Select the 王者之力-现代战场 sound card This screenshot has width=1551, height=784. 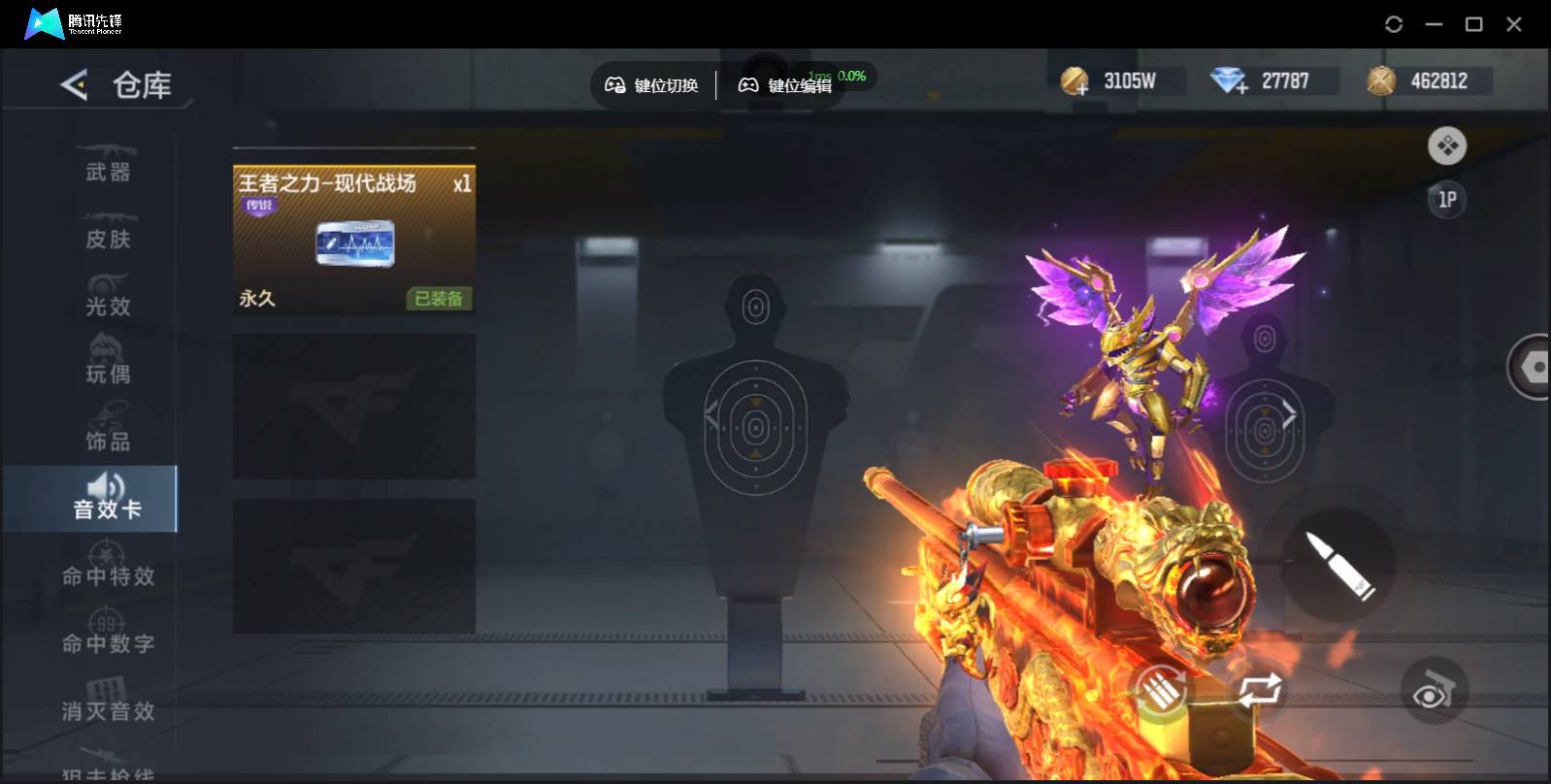(353, 240)
